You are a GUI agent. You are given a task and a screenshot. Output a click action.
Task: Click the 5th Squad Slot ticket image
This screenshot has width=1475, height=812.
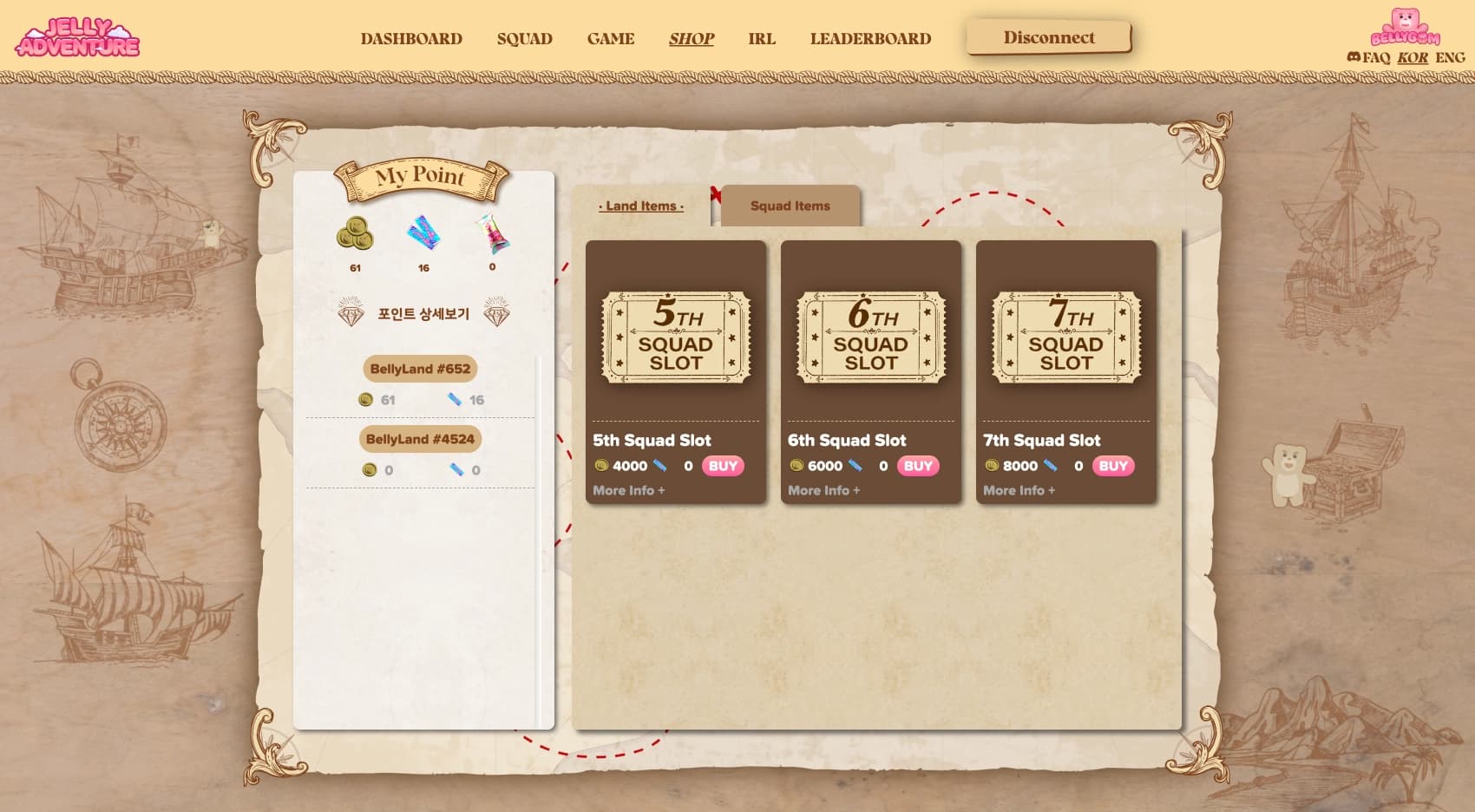(676, 336)
